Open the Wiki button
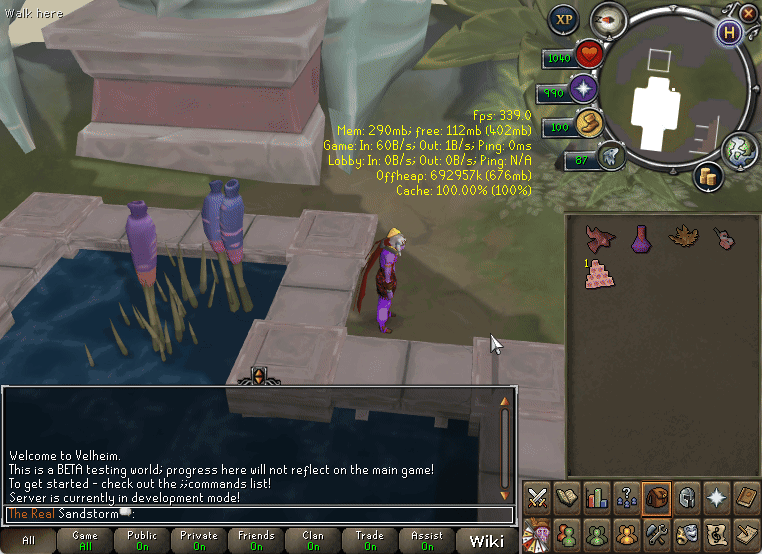This screenshot has height=554, width=762. [487, 541]
